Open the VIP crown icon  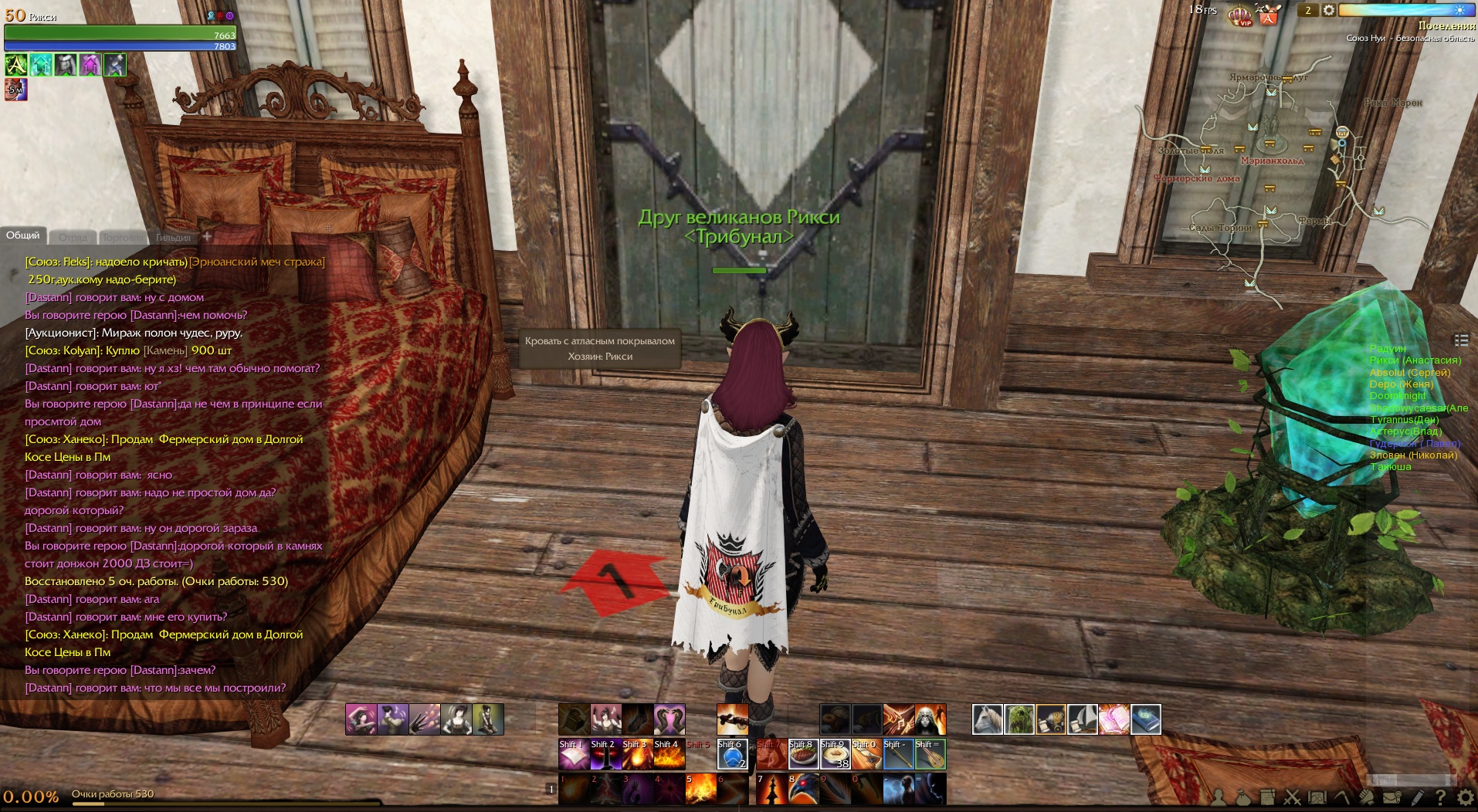tap(1239, 15)
